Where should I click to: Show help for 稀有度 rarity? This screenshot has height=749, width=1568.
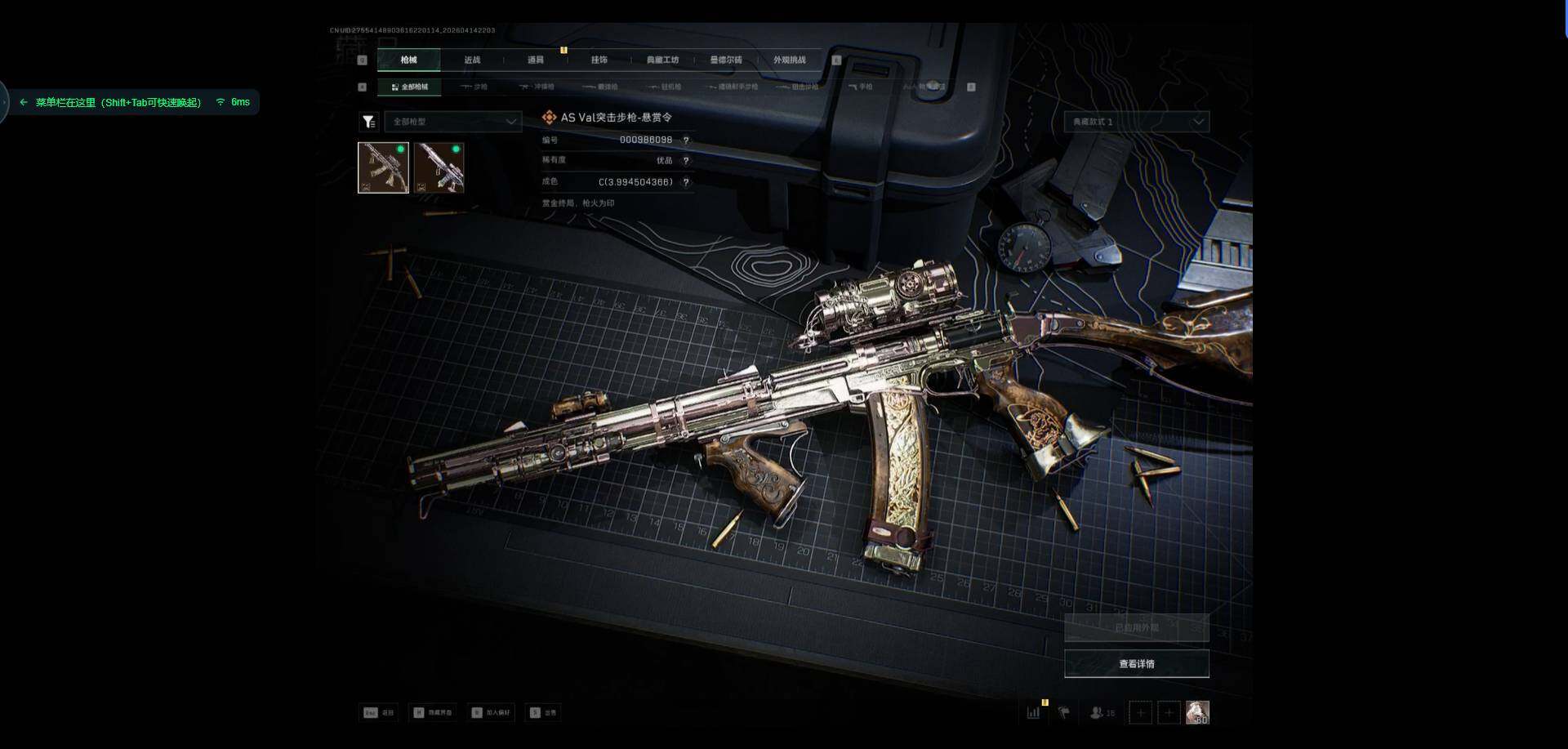686,161
